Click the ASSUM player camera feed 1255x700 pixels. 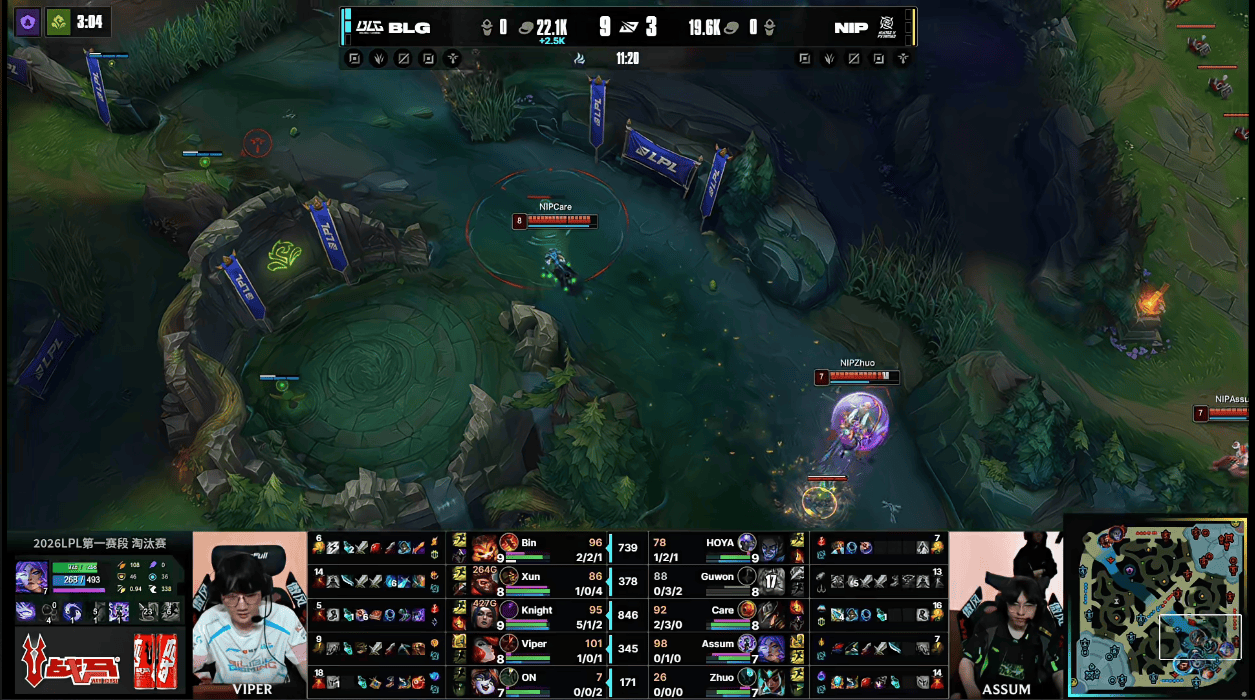[x=1005, y=613]
